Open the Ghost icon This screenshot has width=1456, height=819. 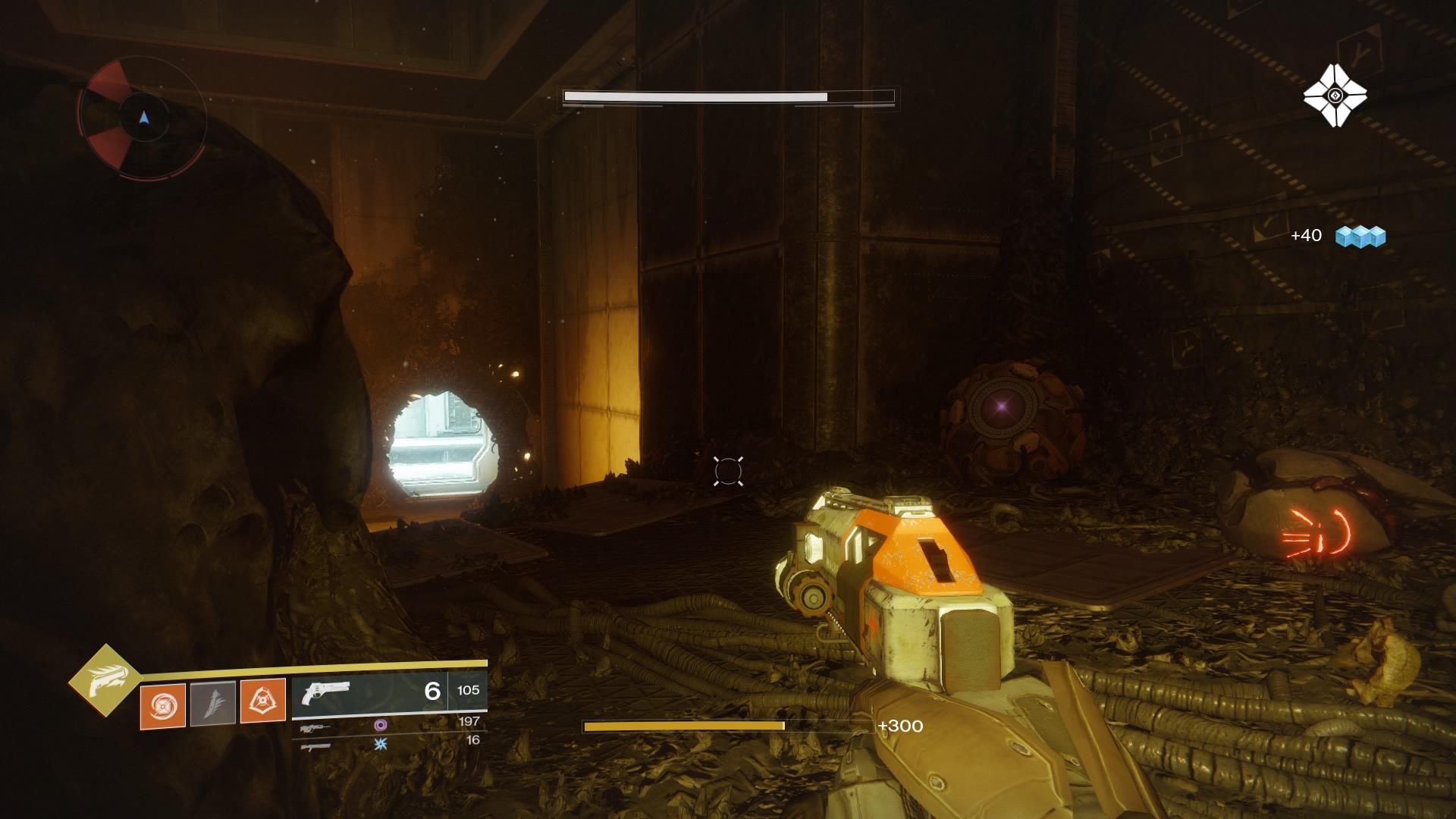[1335, 96]
